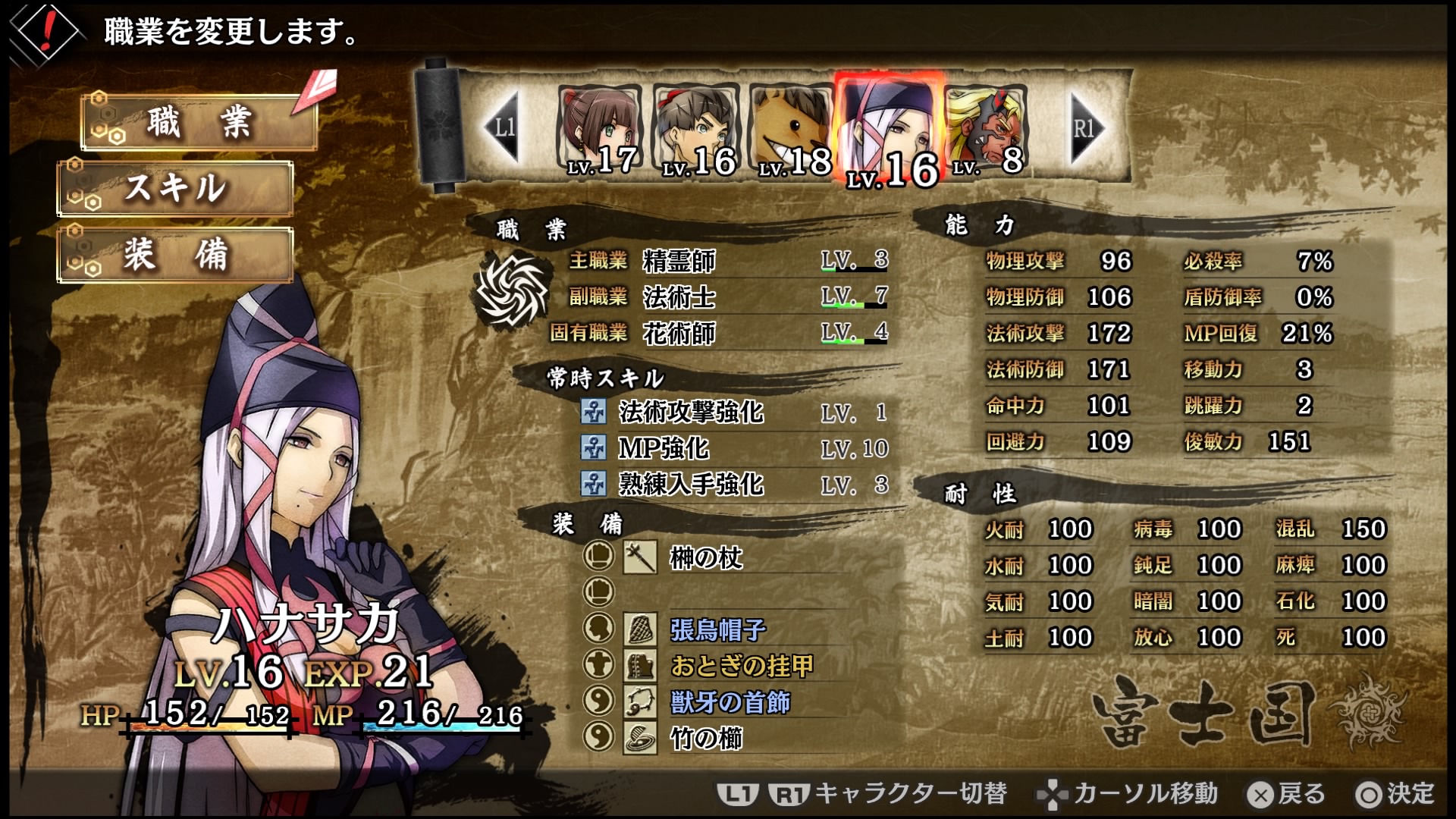
Task: Choose the 法術攻撃強化 passive skill
Action: coord(690,412)
